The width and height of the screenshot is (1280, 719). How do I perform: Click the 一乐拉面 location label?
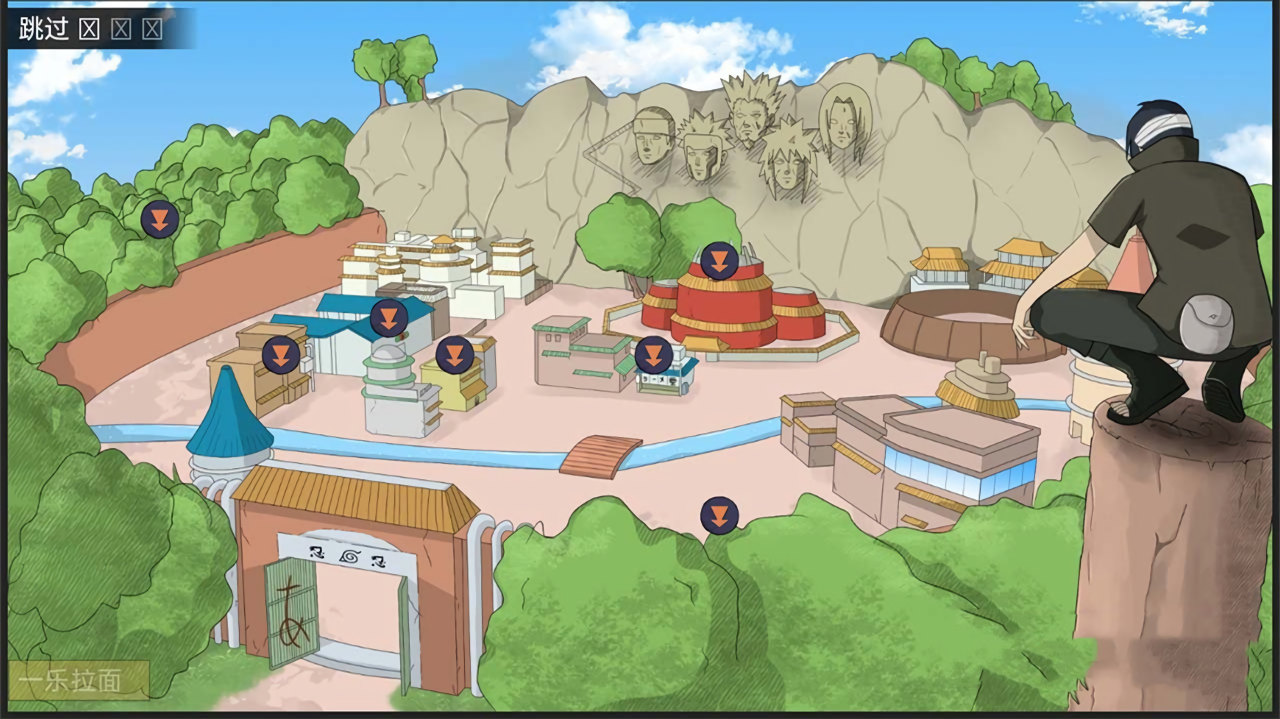coord(72,681)
